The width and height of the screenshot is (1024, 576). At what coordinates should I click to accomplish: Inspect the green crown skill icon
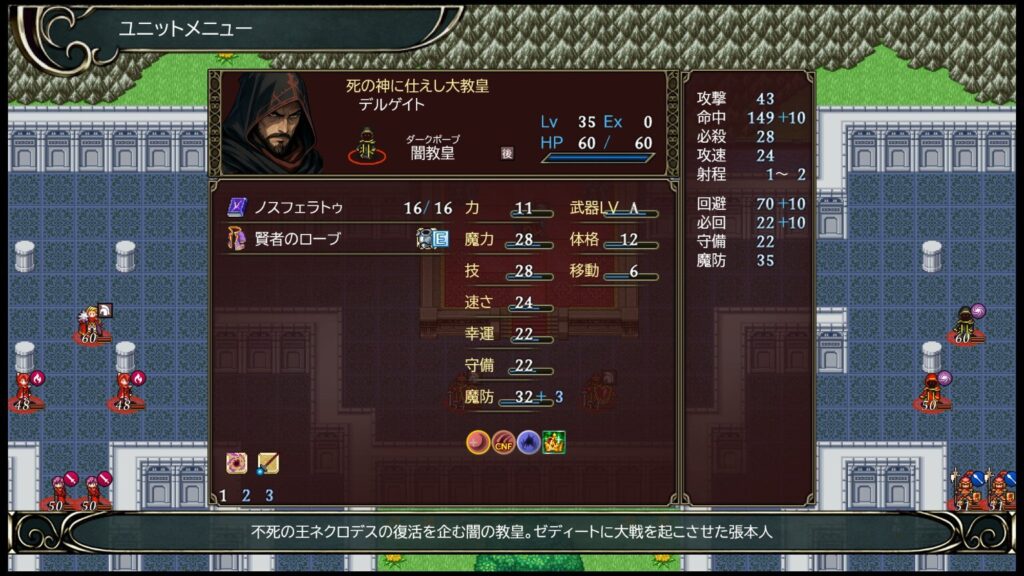[x=554, y=442]
